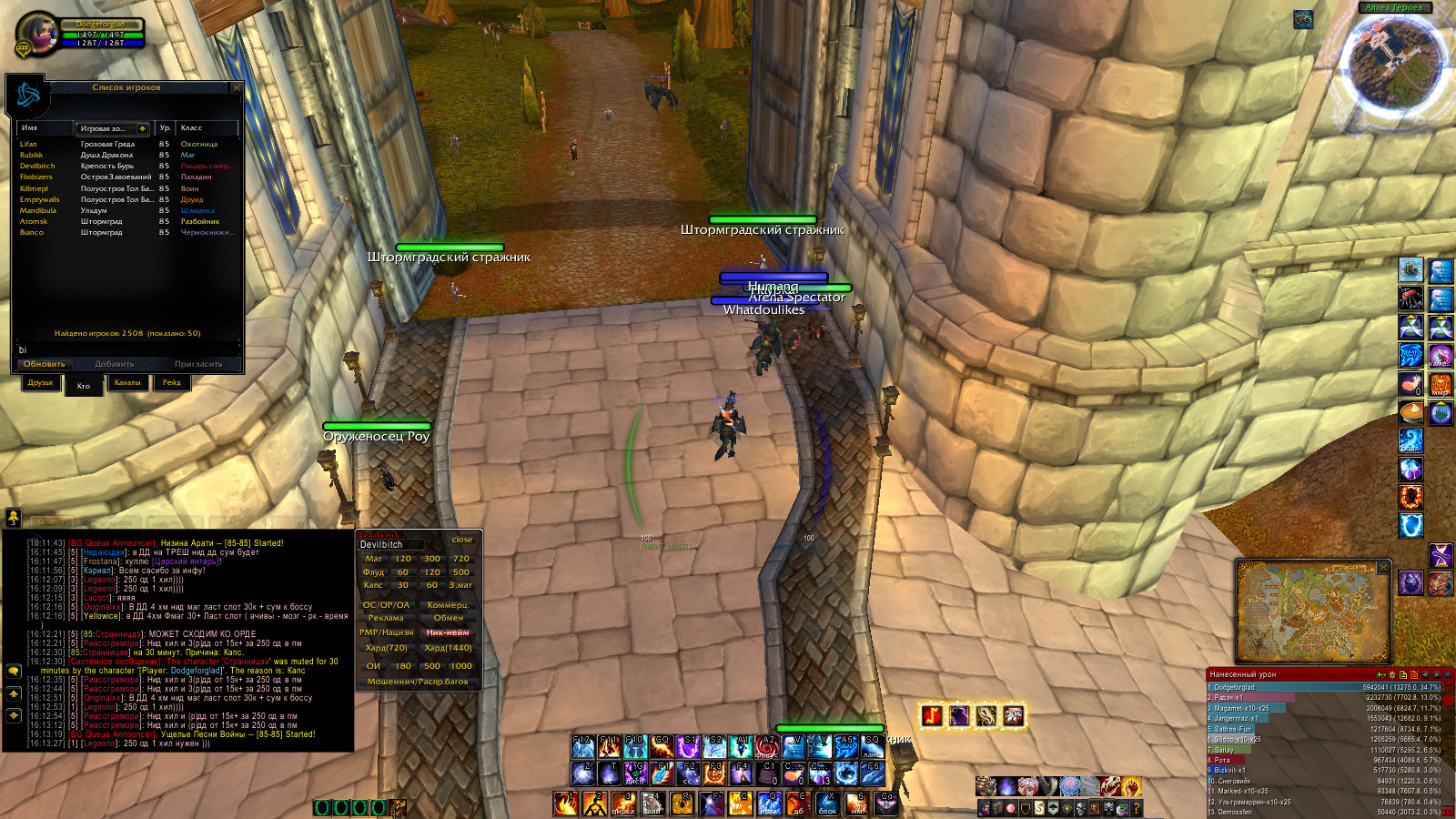Image resolution: width=1456 pixels, height=819 pixels.
Task: Select player Bianco in the who list
Action: pyautogui.click(x=32, y=233)
